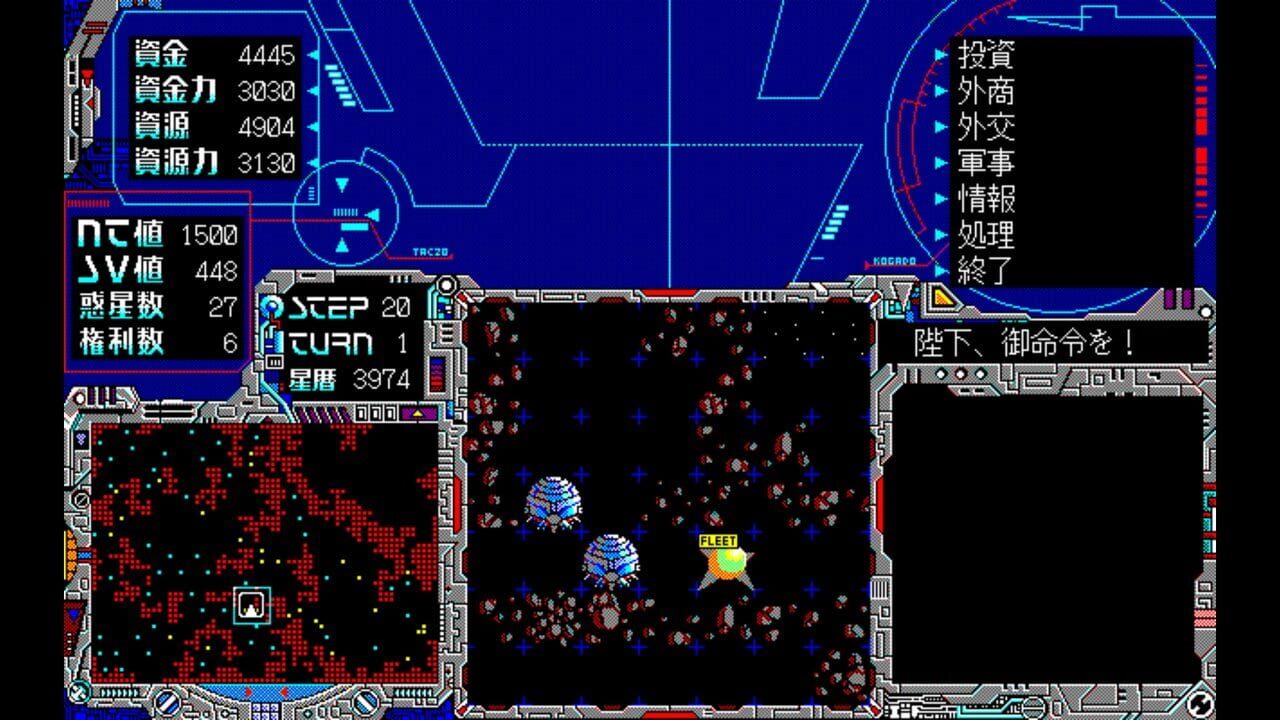This screenshot has width=1280, height=720.
Task: Select the 処理 command option
Action: point(986,230)
